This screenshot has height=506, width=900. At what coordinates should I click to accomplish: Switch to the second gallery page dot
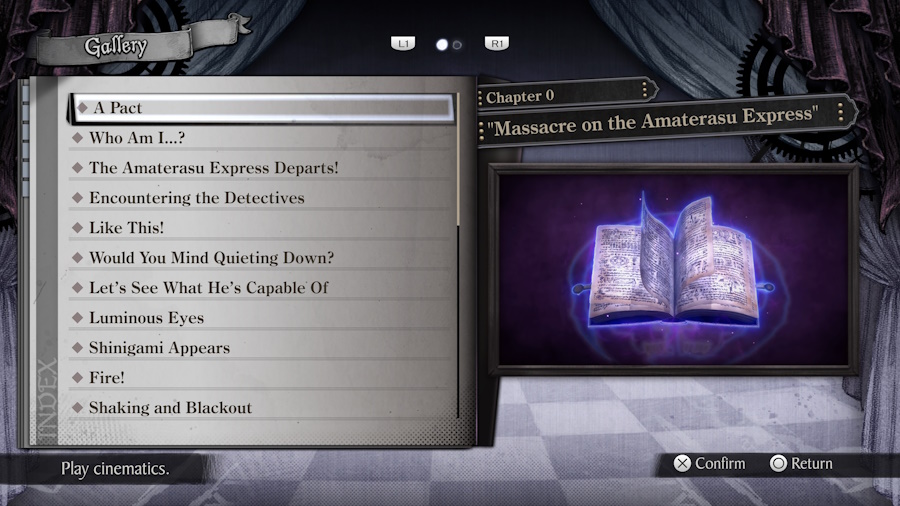click(458, 45)
